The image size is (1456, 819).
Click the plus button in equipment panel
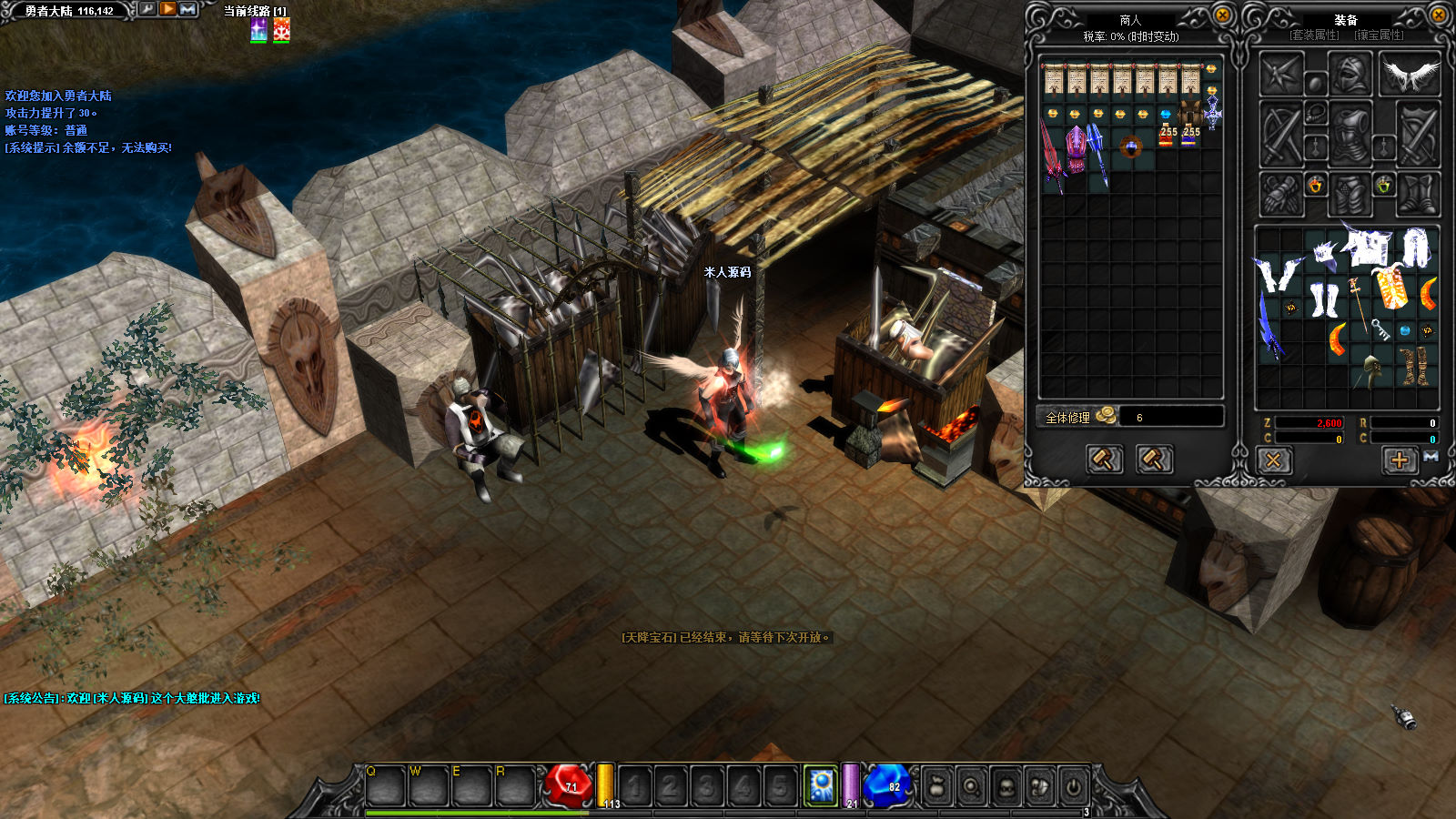pos(1400,460)
